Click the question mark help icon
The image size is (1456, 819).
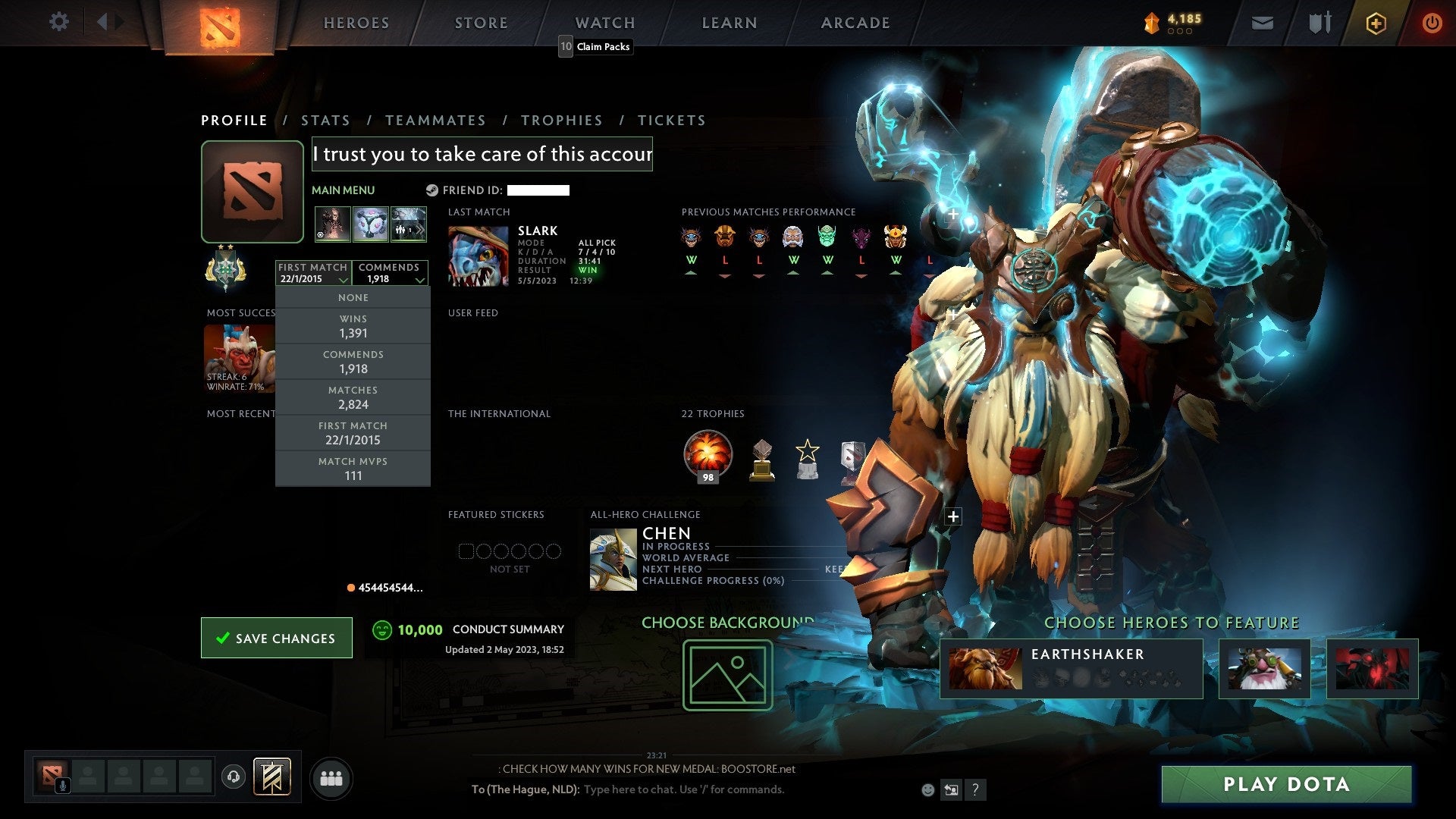point(974,789)
